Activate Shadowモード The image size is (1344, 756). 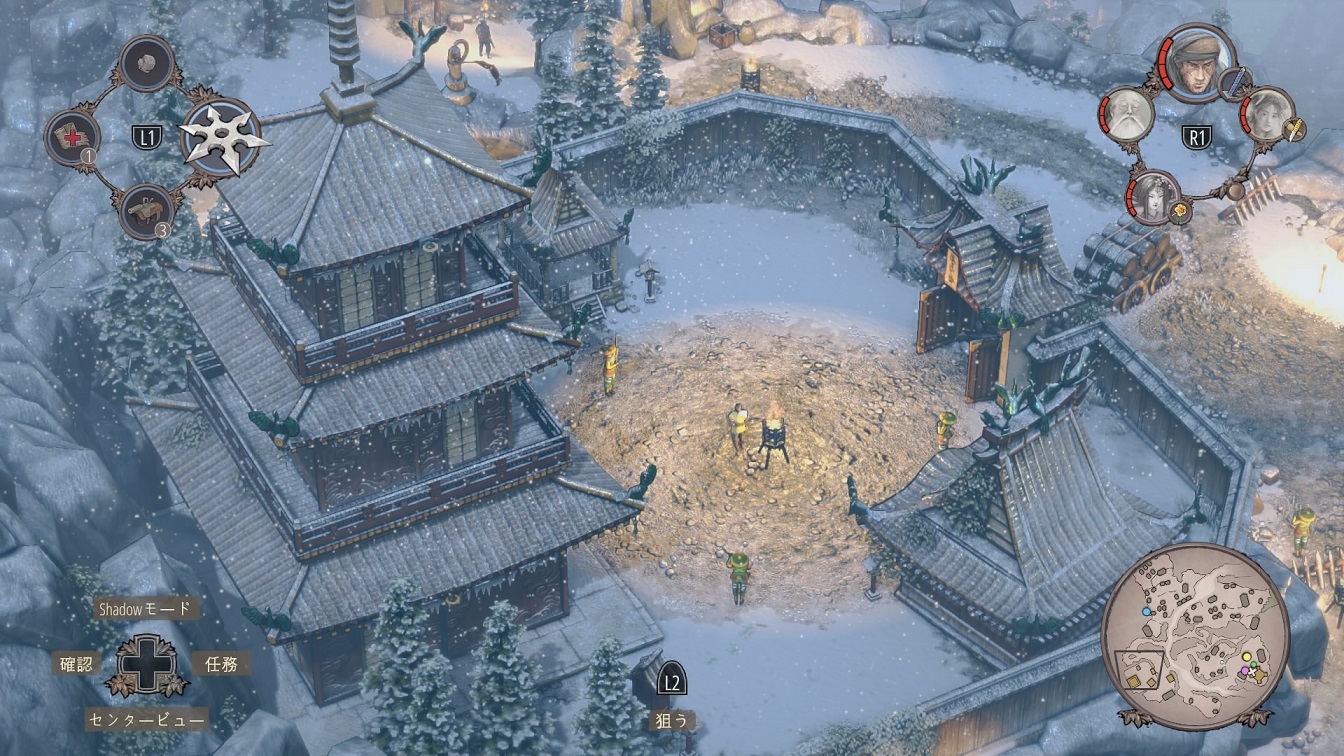click(x=142, y=608)
